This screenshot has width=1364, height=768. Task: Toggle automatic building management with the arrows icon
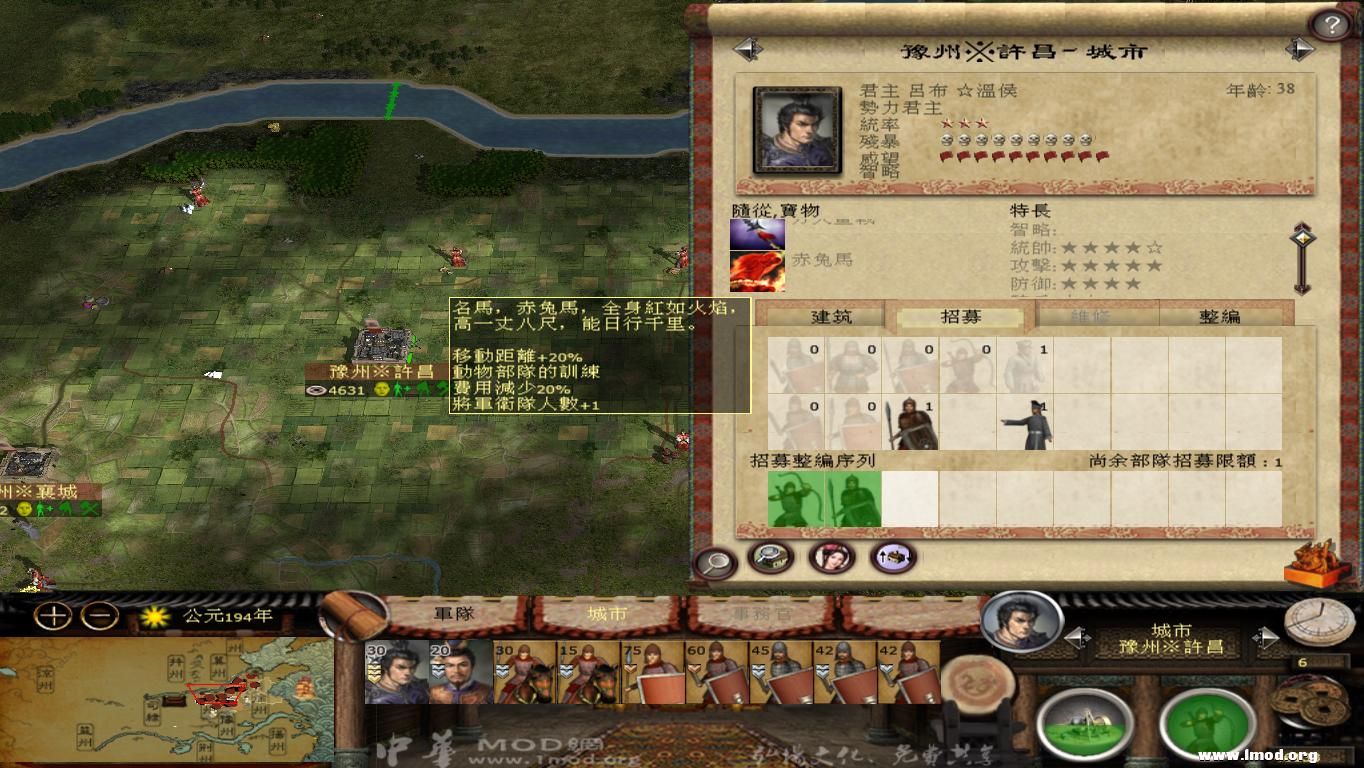(x=893, y=558)
